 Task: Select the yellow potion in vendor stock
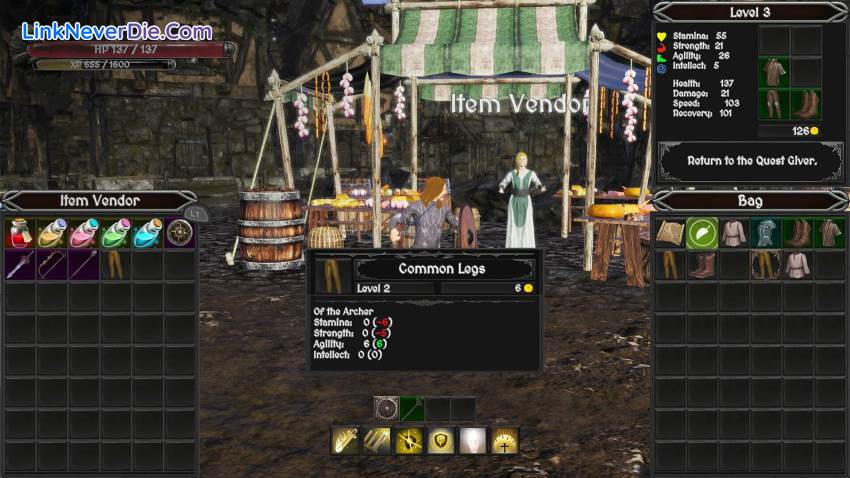point(52,233)
